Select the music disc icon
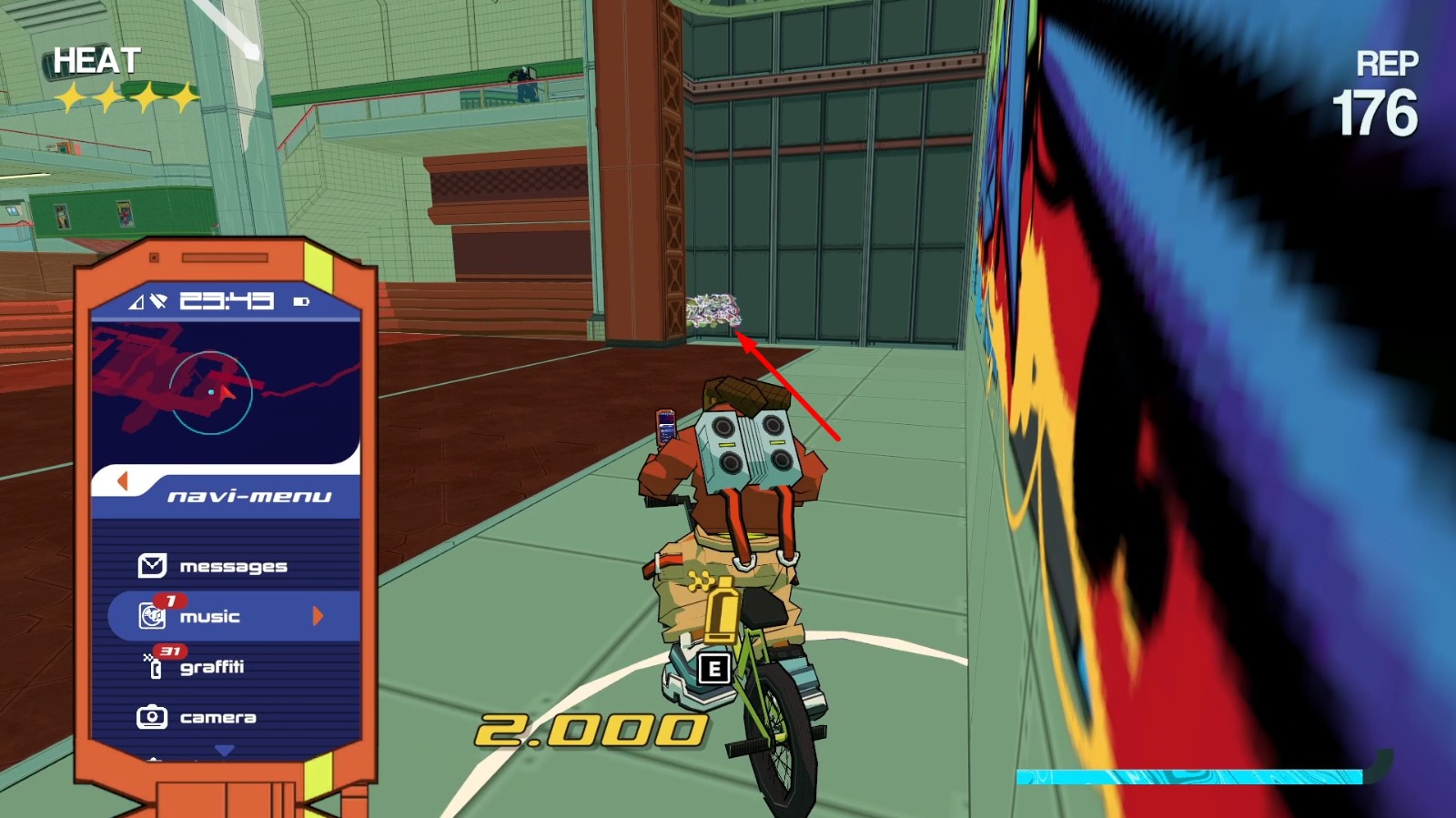Image resolution: width=1456 pixels, height=818 pixels. pos(150,616)
